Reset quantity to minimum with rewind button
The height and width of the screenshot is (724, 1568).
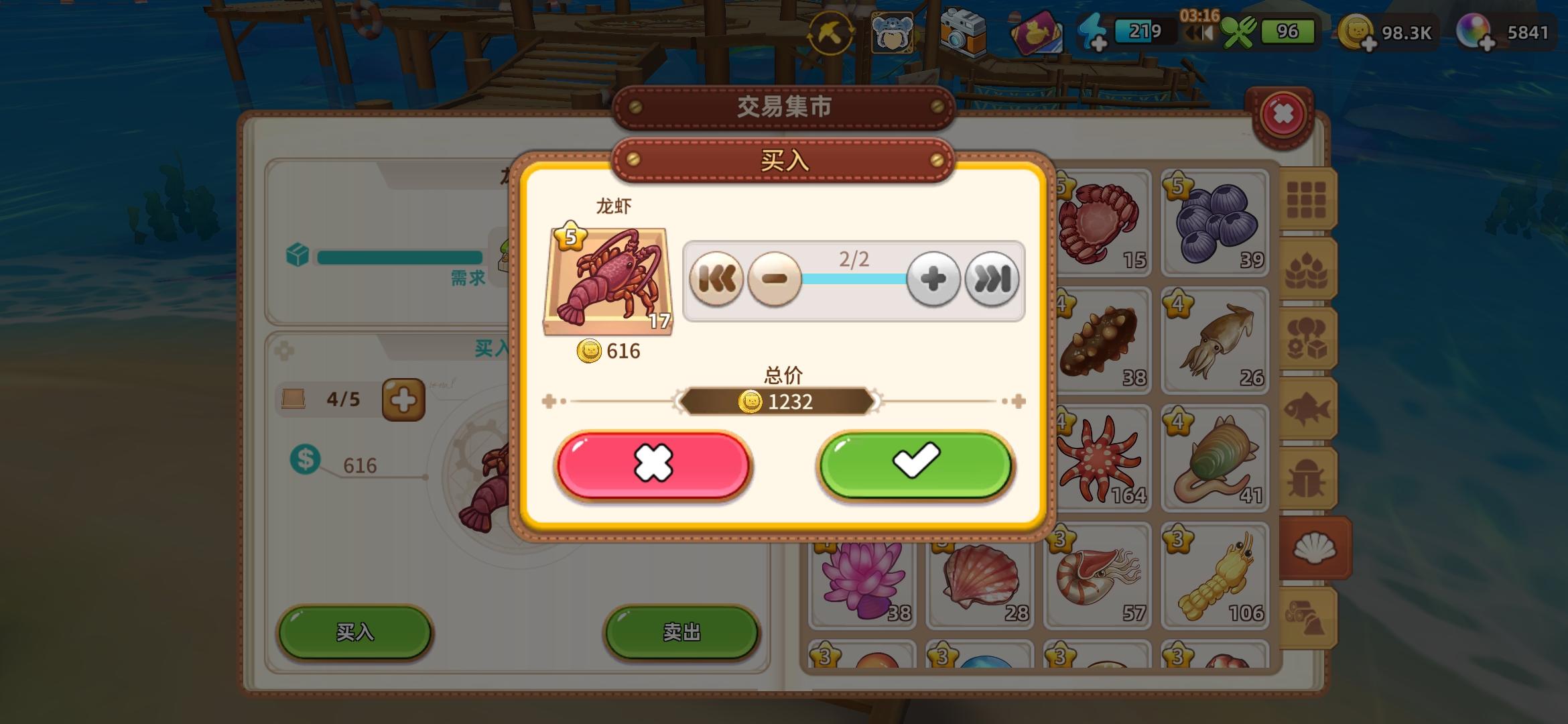click(717, 278)
